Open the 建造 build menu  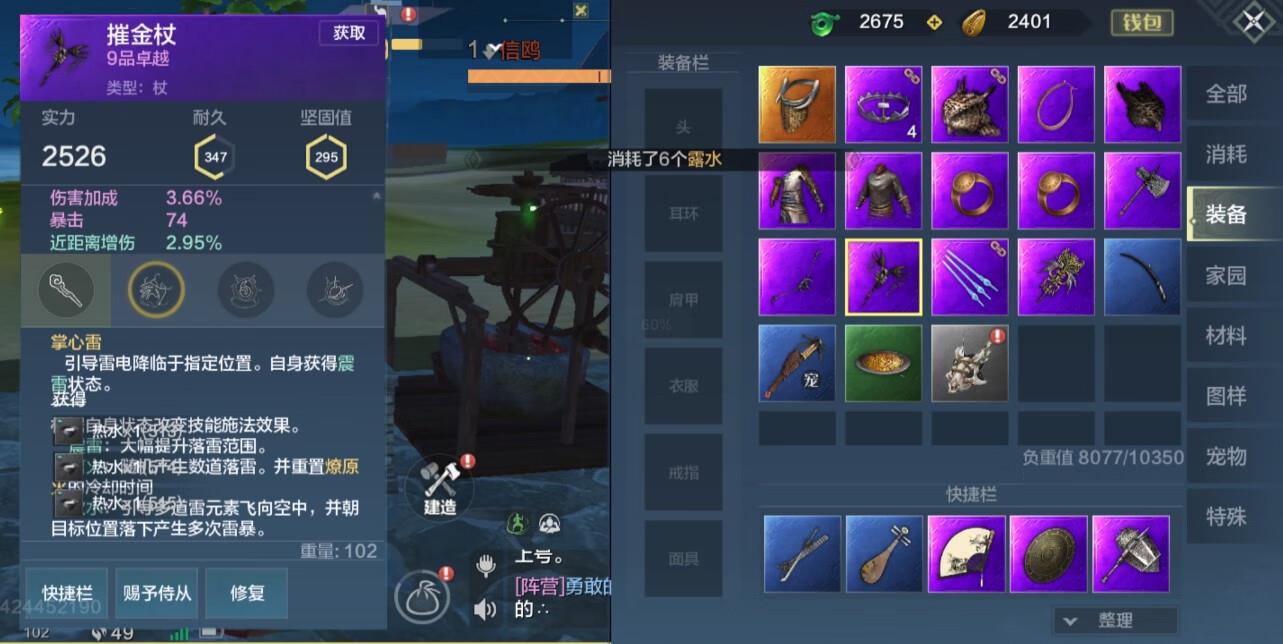(440, 487)
